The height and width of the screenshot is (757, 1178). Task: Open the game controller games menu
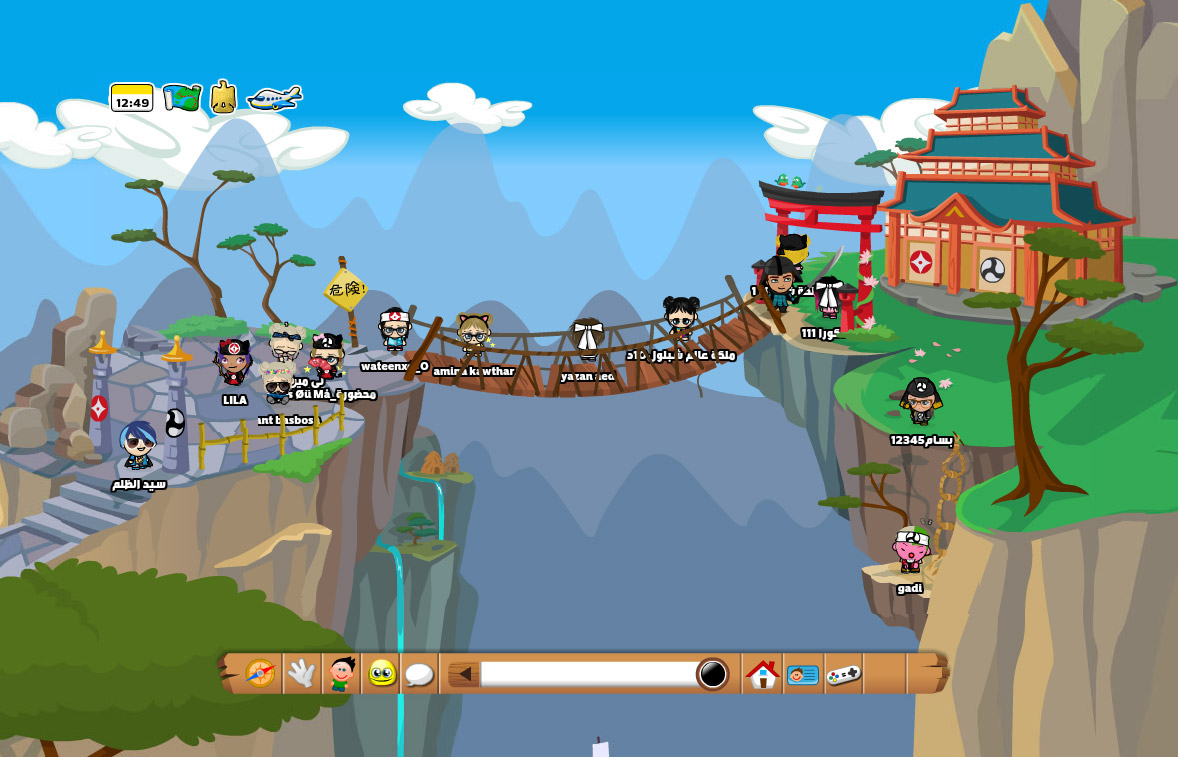pos(842,674)
